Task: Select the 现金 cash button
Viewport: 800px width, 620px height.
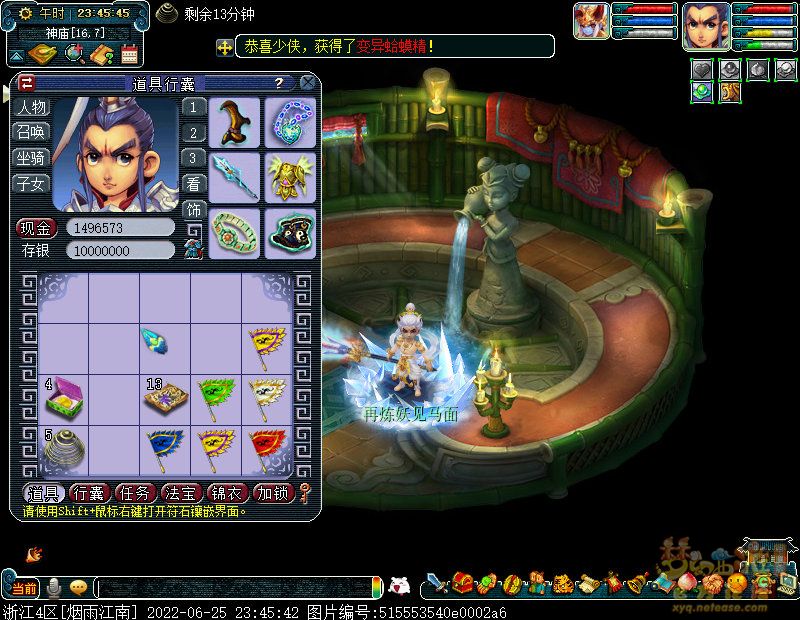Action: point(36,228)
